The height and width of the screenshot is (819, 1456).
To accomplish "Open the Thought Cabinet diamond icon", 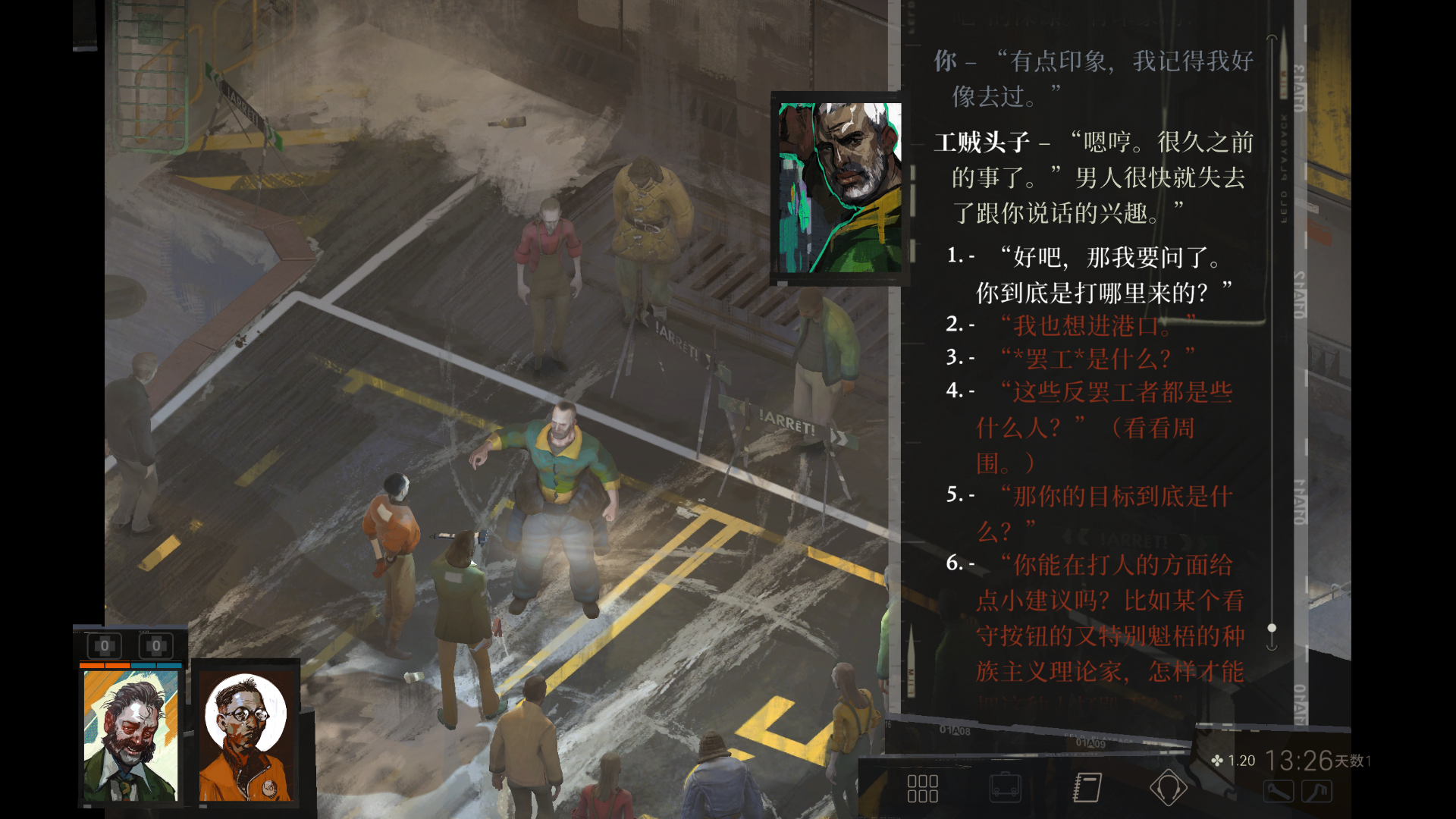I will [1170, 789].
